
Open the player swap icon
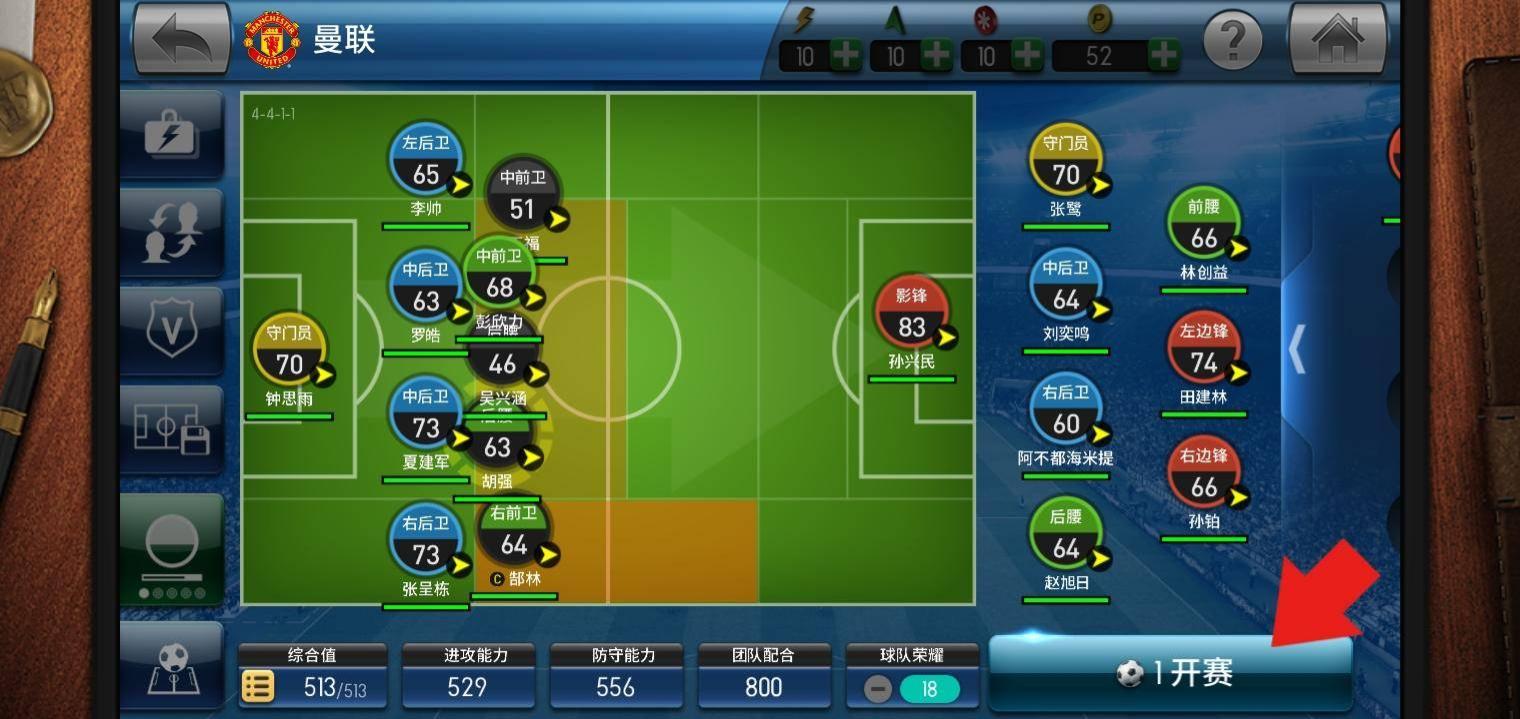coord(171,231)
